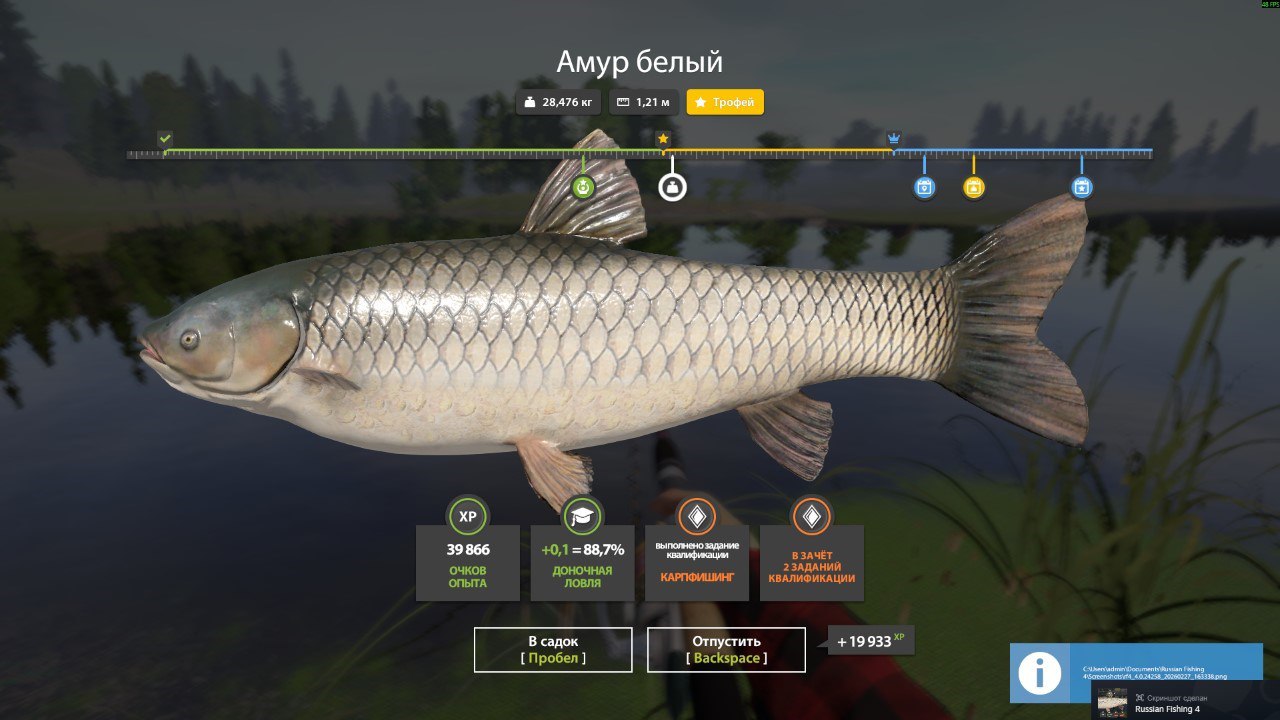Select the white weight marker on the scale
The width and height of the screenshot is (1280, 720).
pos(672,187)
